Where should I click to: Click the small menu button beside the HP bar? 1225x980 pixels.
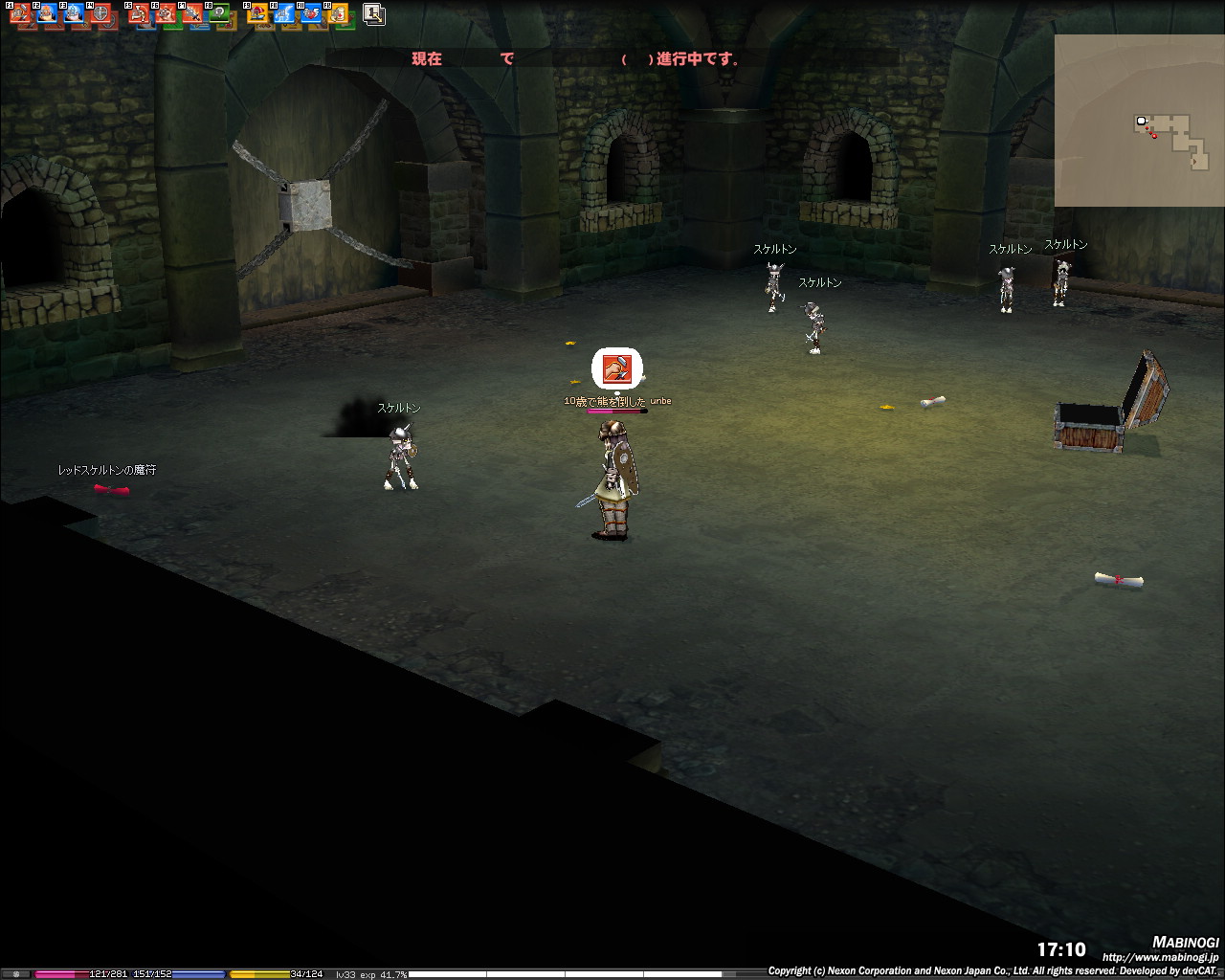(16, 974)
